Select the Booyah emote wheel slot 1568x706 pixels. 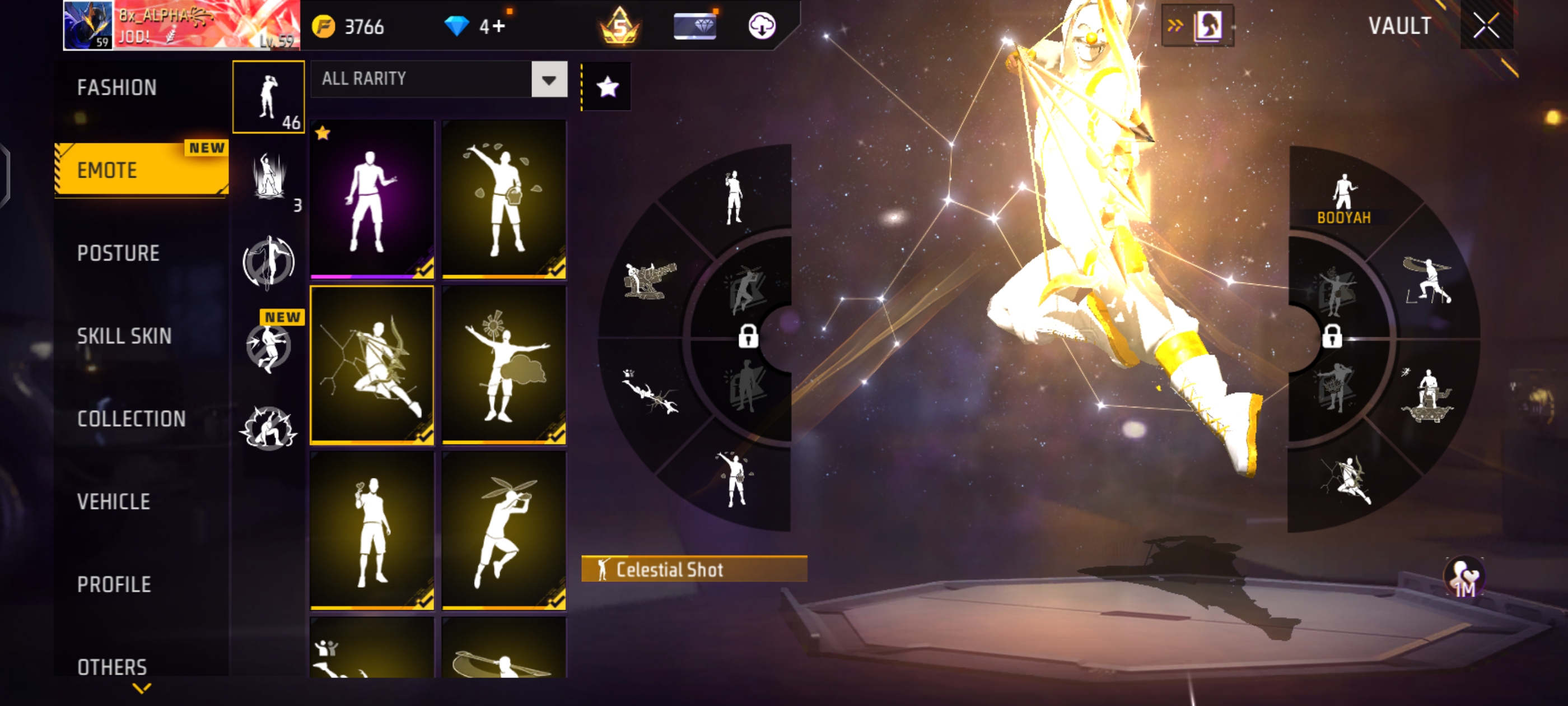pyautogui.click(x=1343, y=198)
